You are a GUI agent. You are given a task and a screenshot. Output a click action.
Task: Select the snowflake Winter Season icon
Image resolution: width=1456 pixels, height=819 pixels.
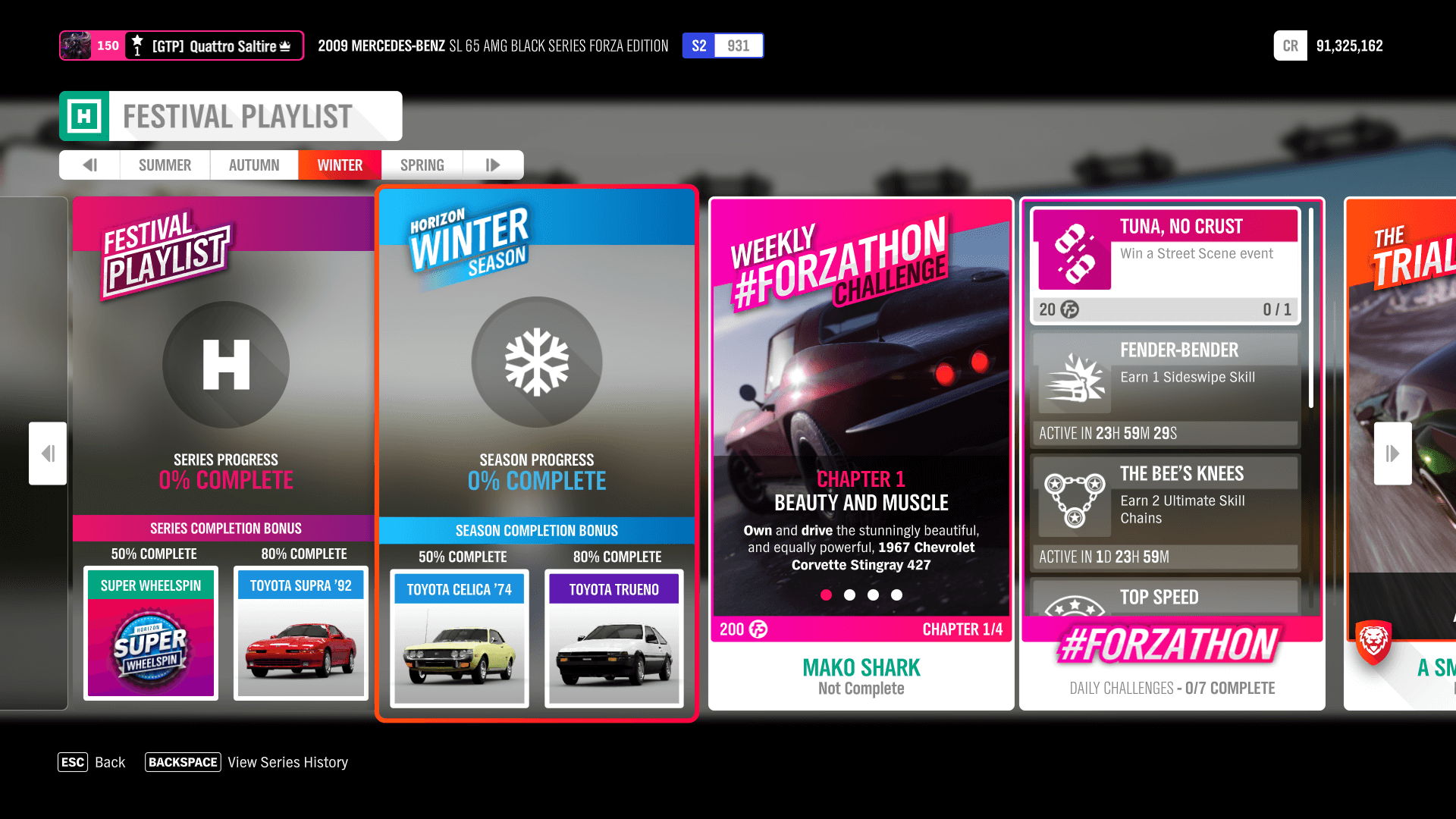coord(536,362)
